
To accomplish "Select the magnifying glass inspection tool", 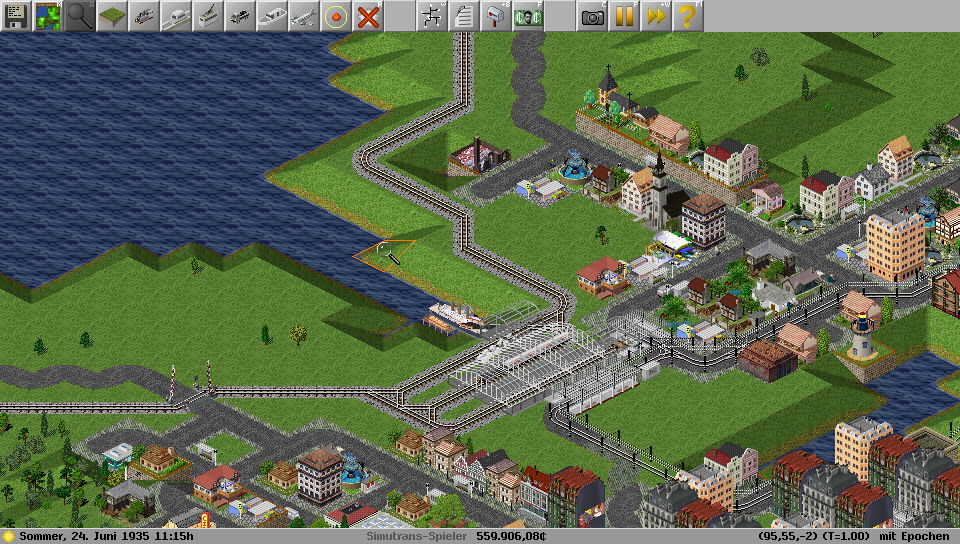I will click(80, 16).
